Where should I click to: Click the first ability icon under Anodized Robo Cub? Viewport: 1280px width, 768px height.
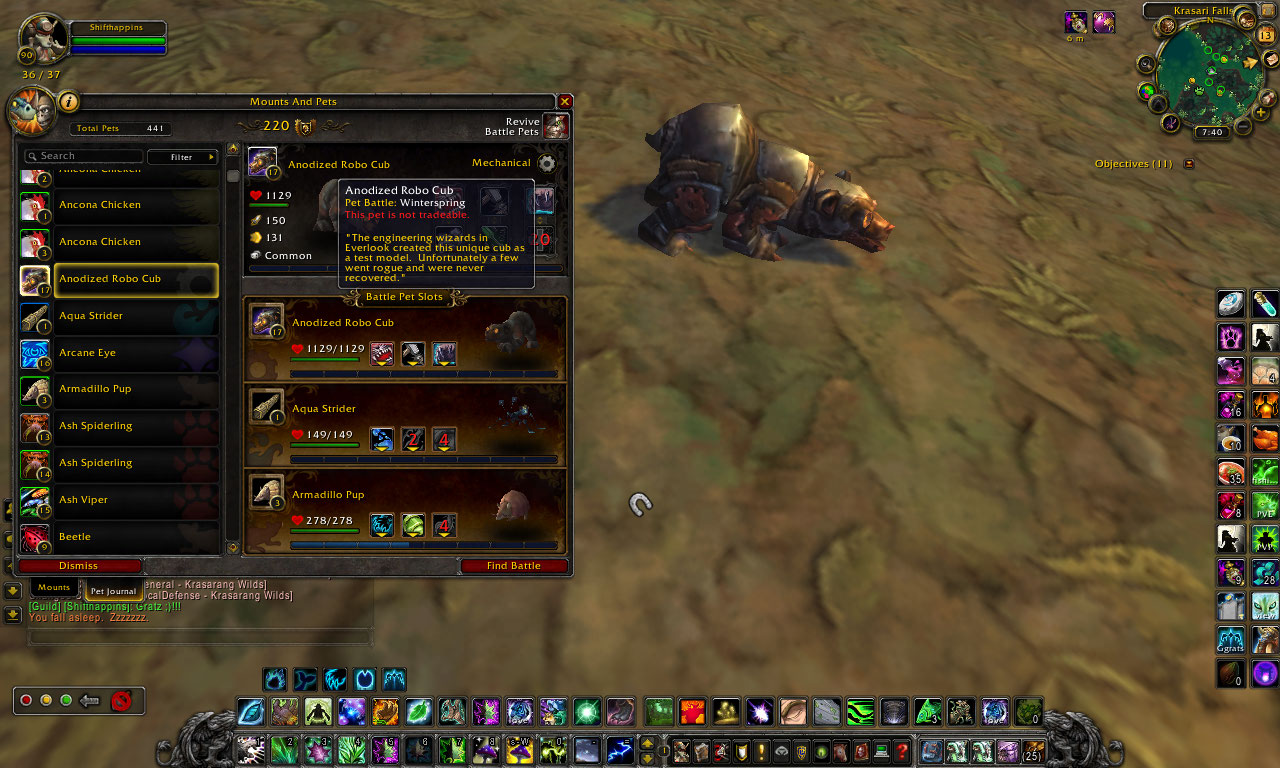pos(382,353)
